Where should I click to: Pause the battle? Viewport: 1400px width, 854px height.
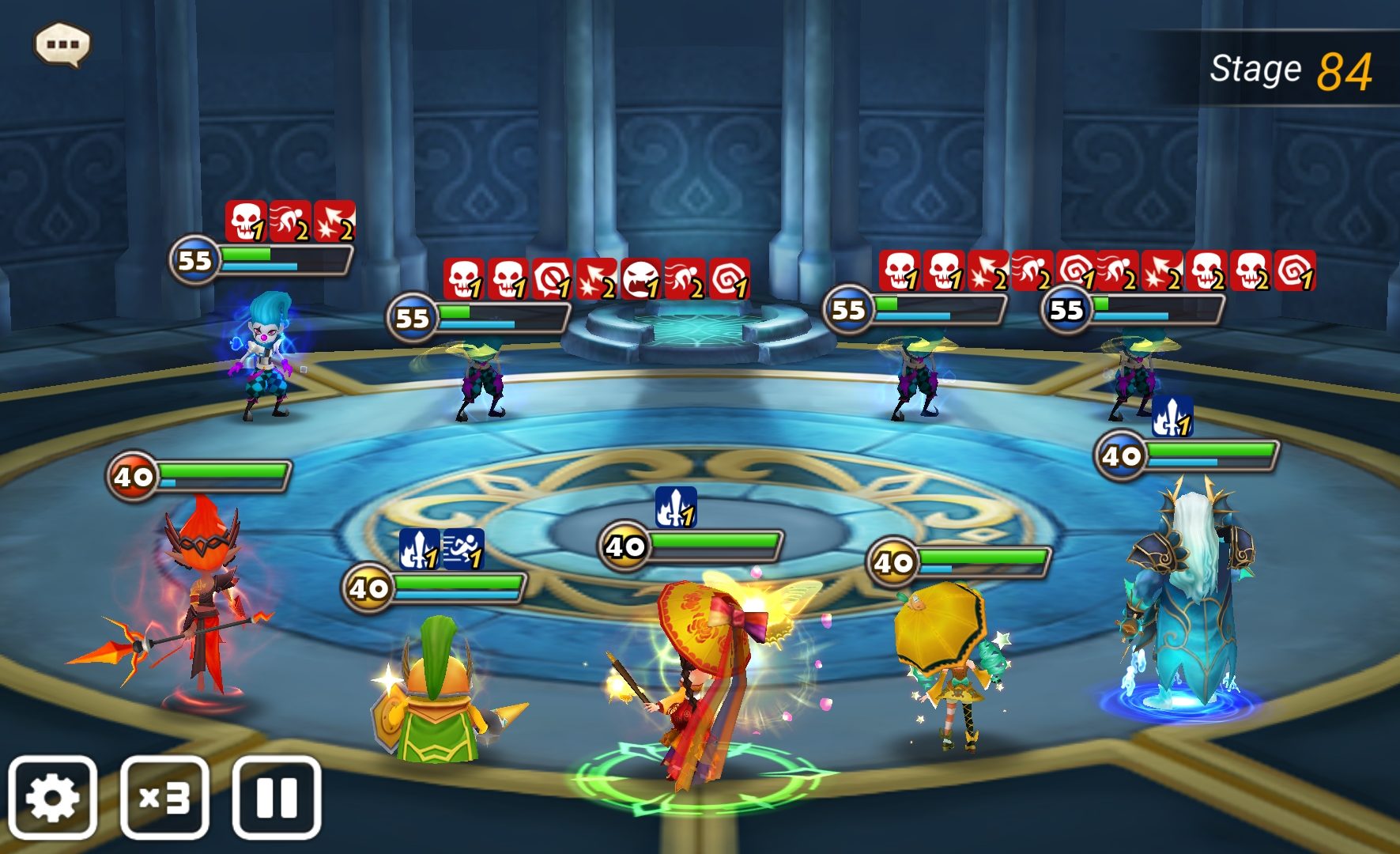tap(277, 797)
